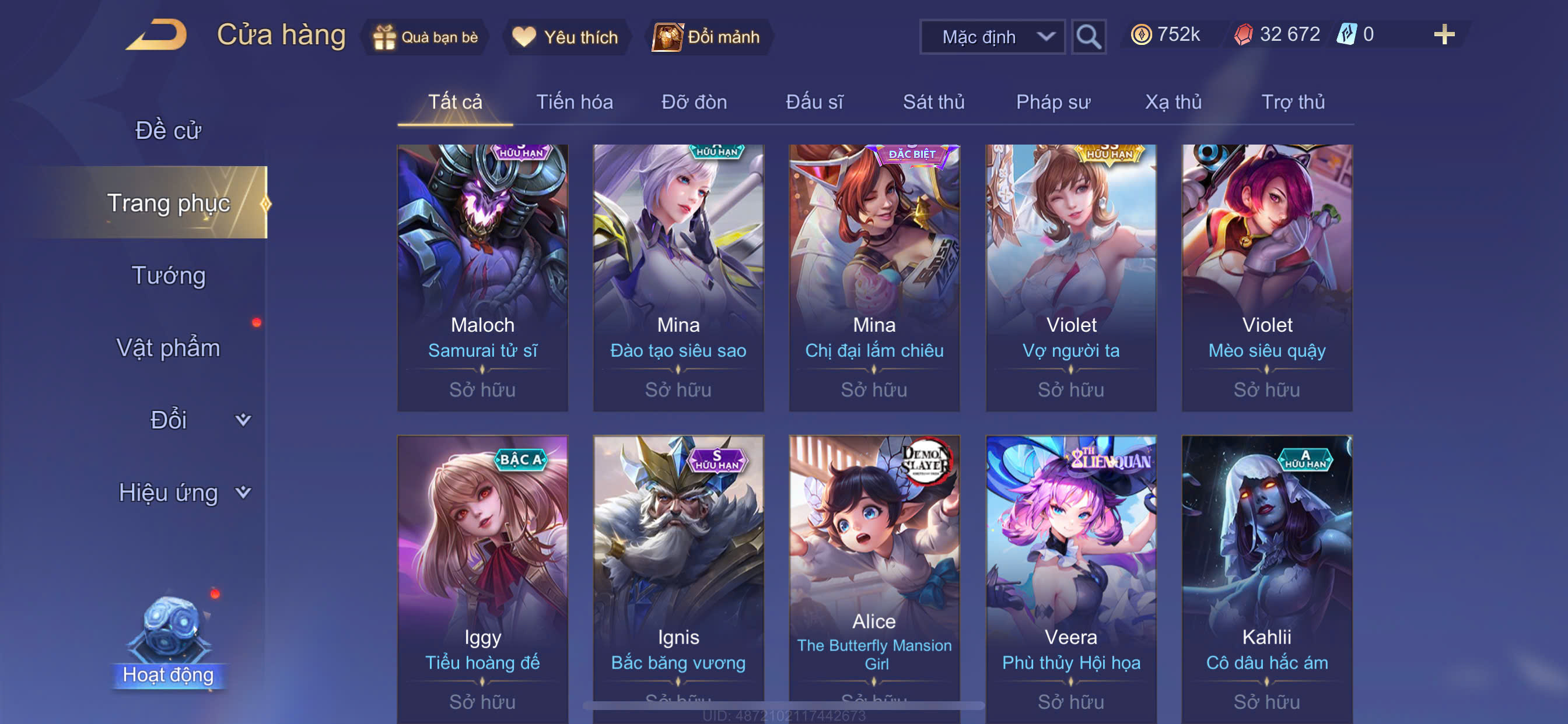The height and width of the screenshot is (724, 1568).
Task: Switch to the Tiến hóa tab
Action: (574, 101)
